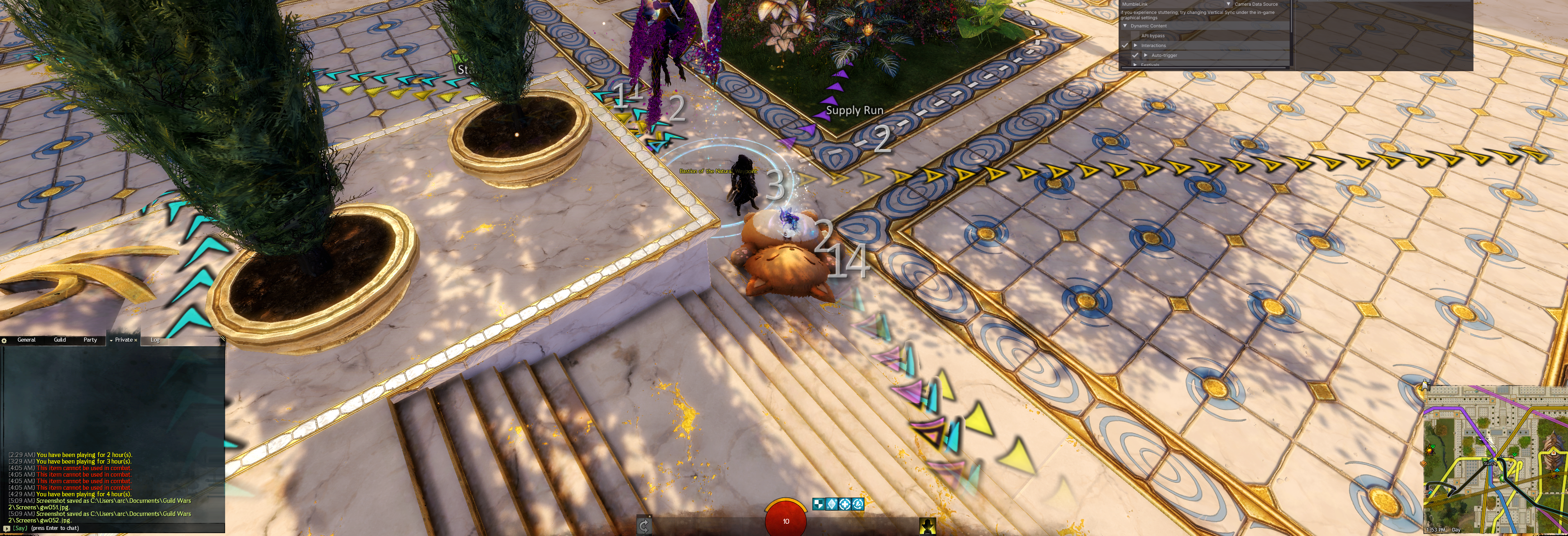Uncheck the Auto-trigger checkbox
1568x536 pixels.
(x=1135, y=55)
